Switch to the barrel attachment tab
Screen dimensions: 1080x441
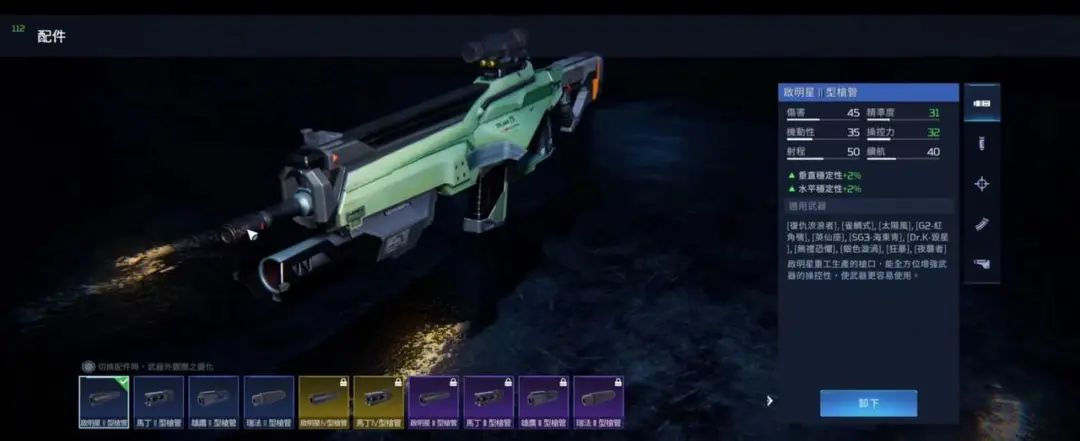click(x=982, y=104)
